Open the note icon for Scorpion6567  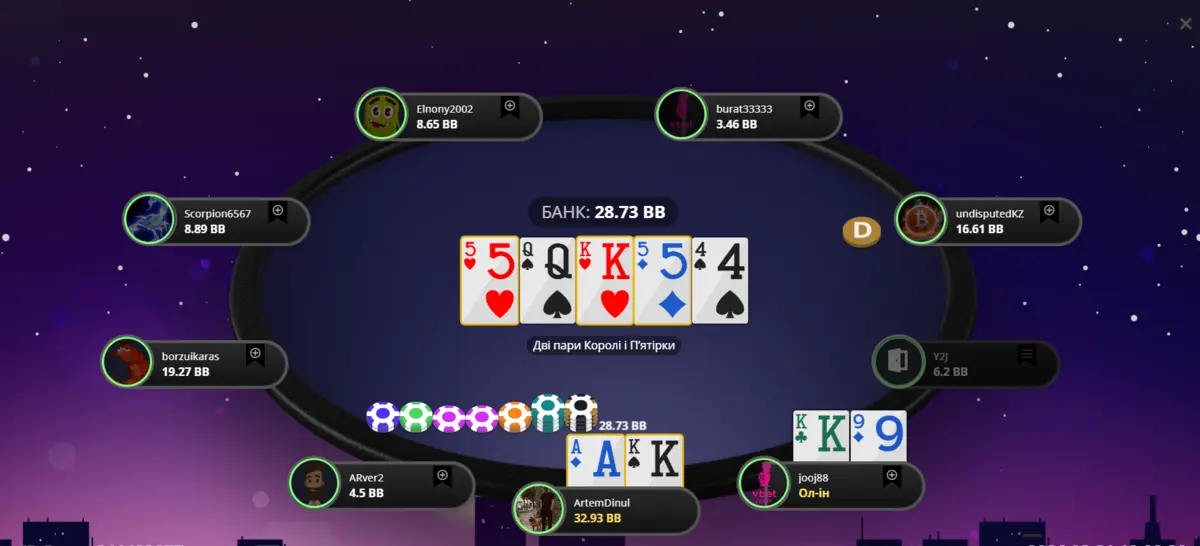click(278, 211)
